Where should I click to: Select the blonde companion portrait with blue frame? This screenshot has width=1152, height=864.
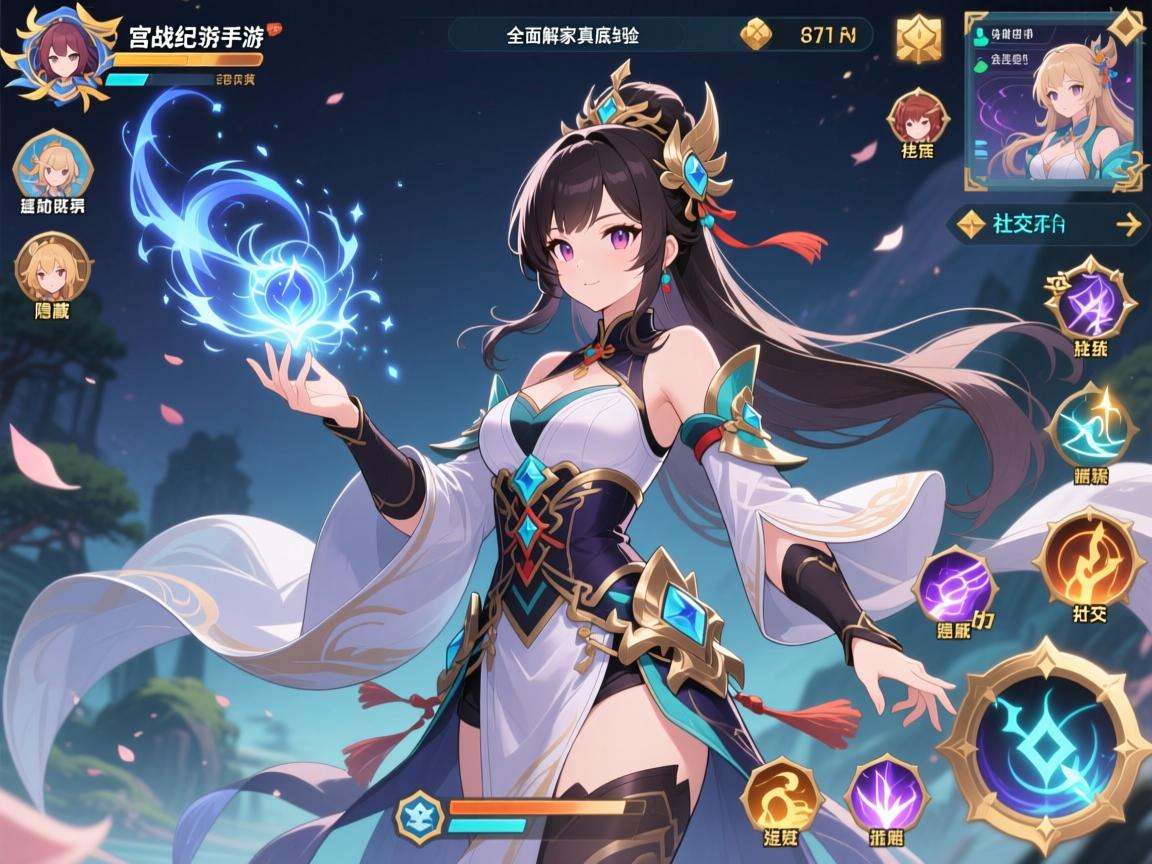[x=52, y=166]
